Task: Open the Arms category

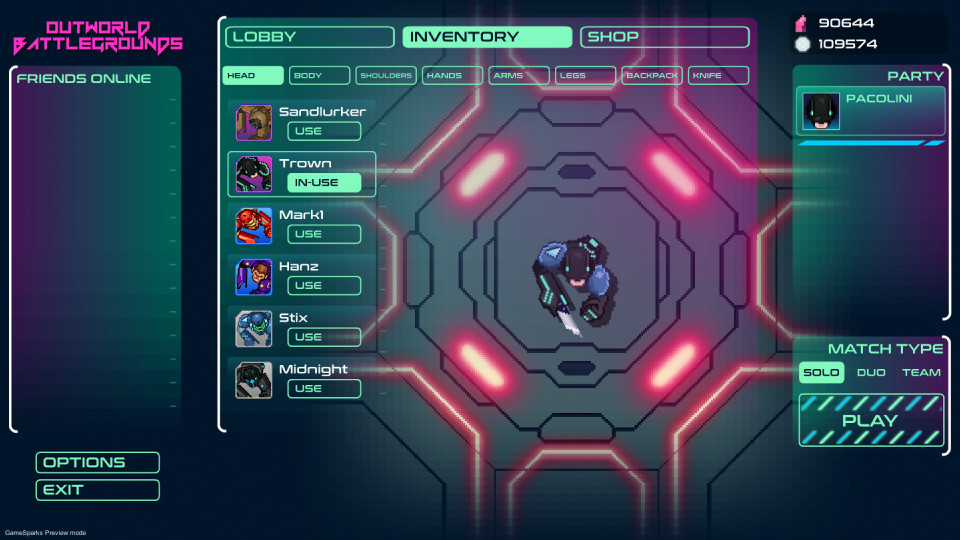Action: tap(519, 75)
